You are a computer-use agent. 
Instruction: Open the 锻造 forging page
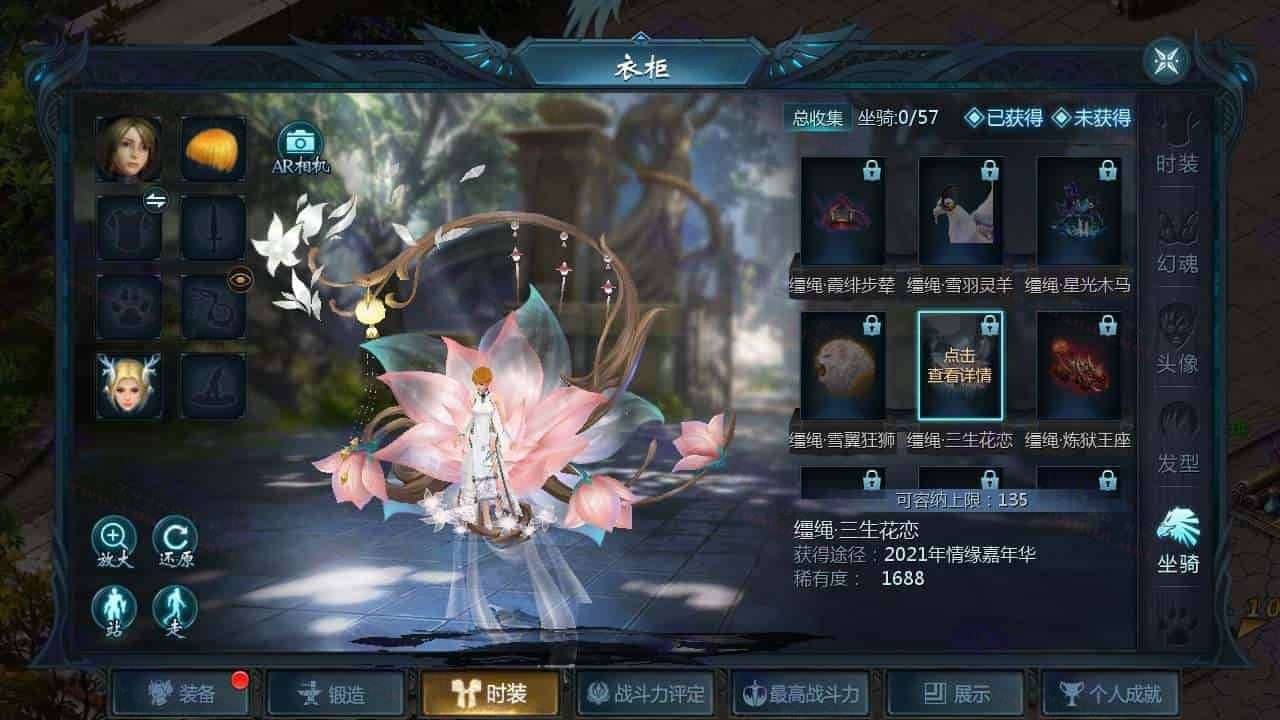click(x=335, y=693)
